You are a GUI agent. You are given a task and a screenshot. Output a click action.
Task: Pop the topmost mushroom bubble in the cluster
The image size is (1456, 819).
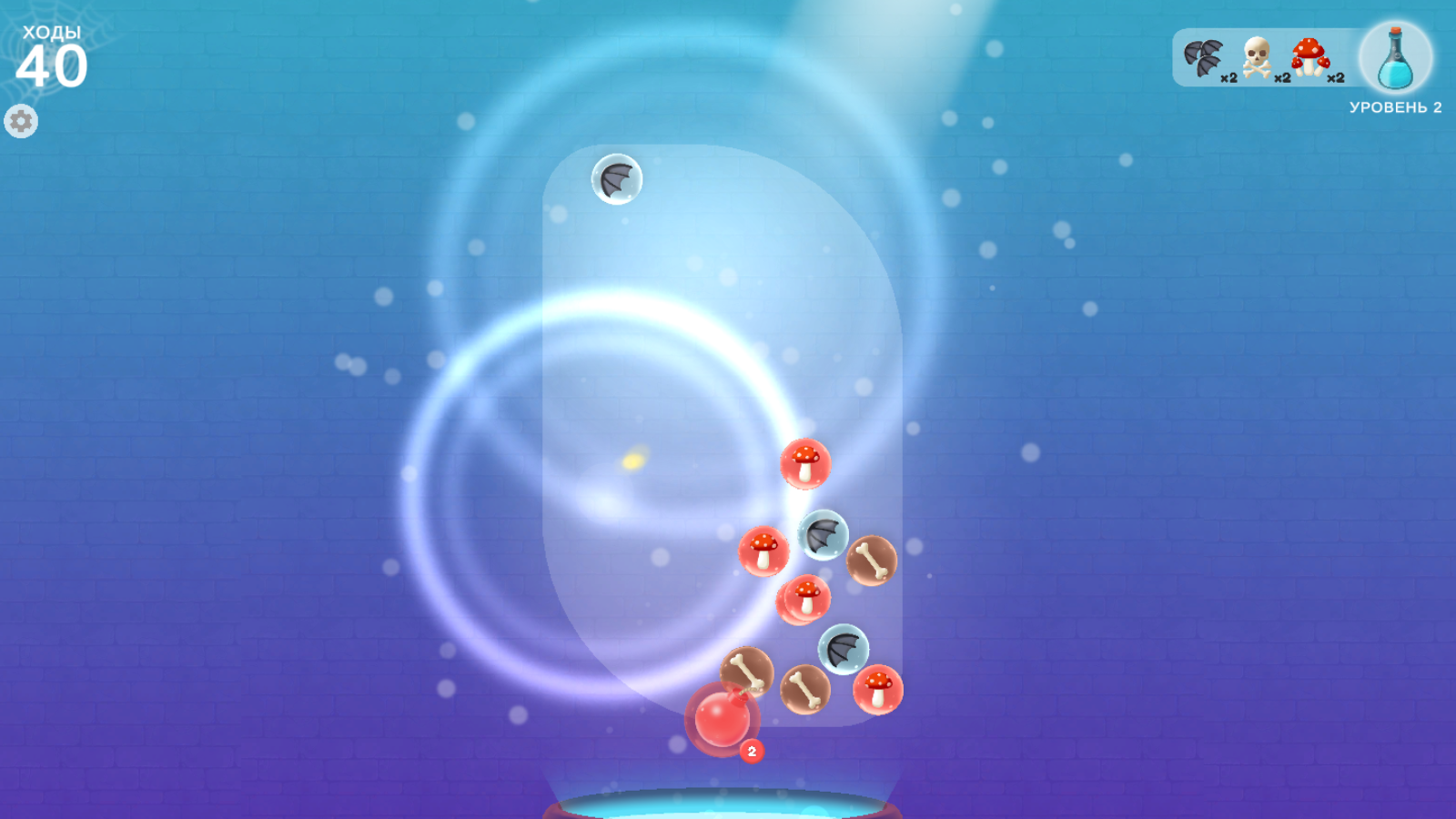[x=805, y=464]
